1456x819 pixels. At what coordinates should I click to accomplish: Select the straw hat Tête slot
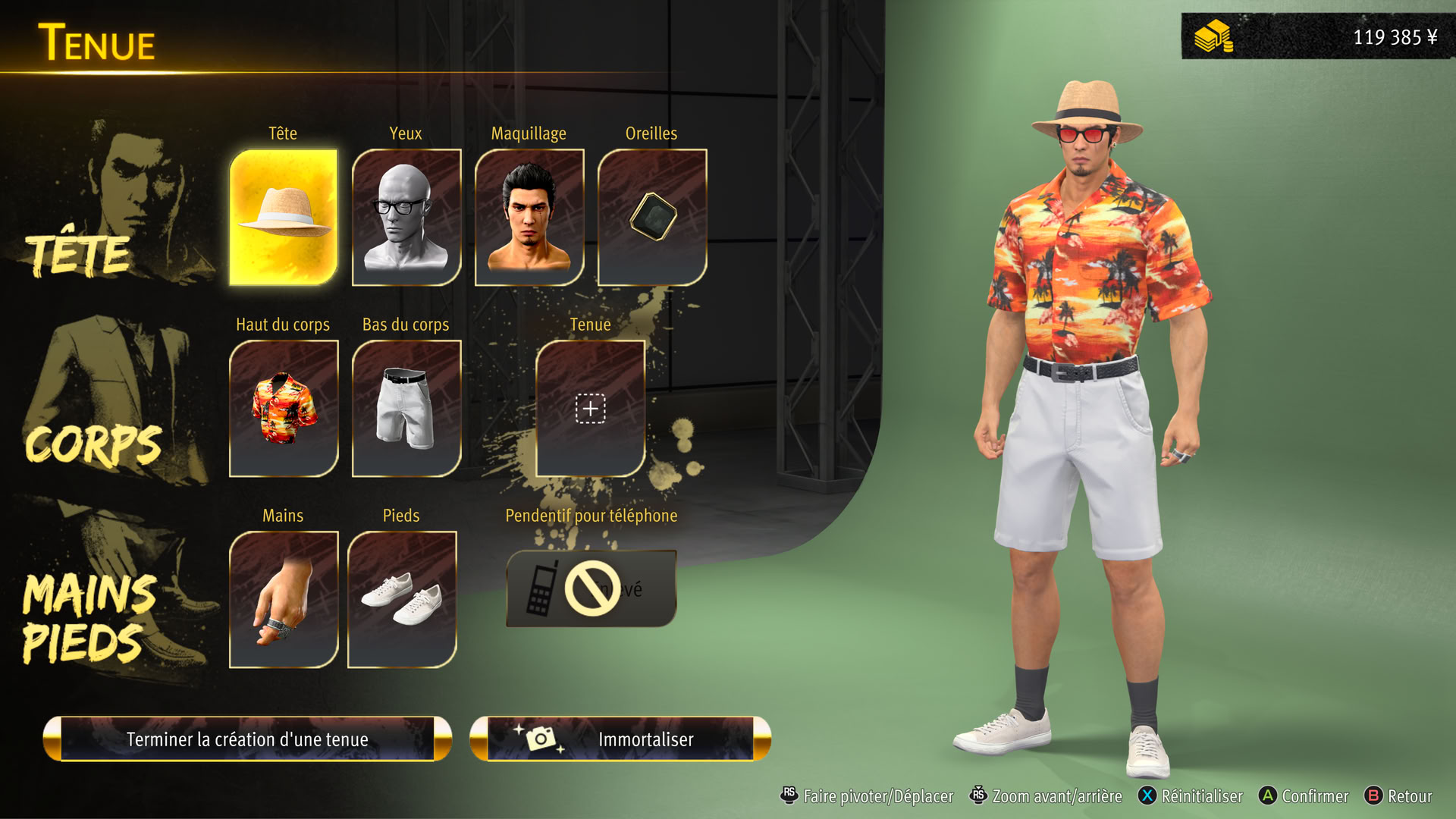tap(284, 218)
